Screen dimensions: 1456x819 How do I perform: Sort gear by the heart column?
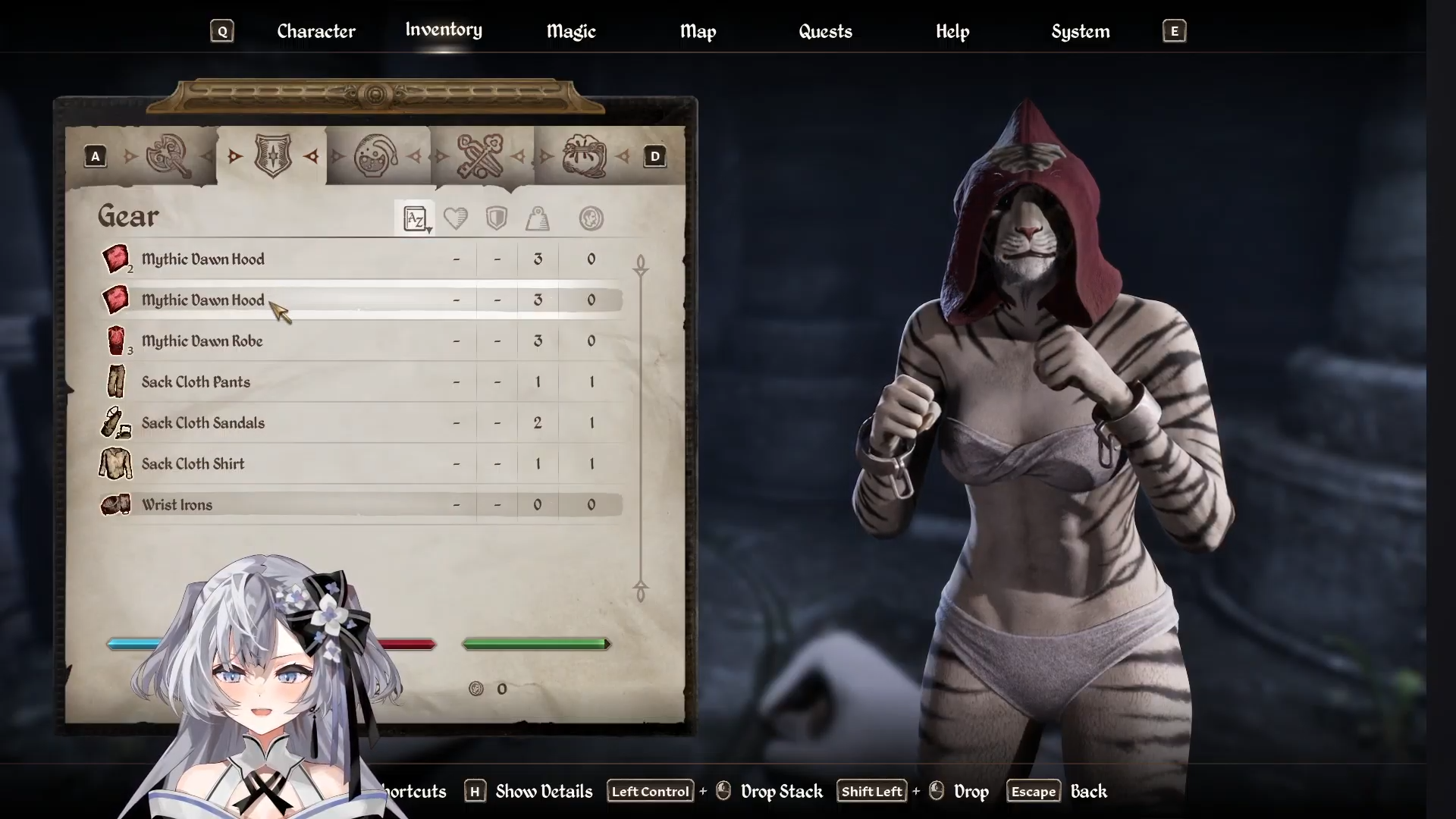point(456,219)
